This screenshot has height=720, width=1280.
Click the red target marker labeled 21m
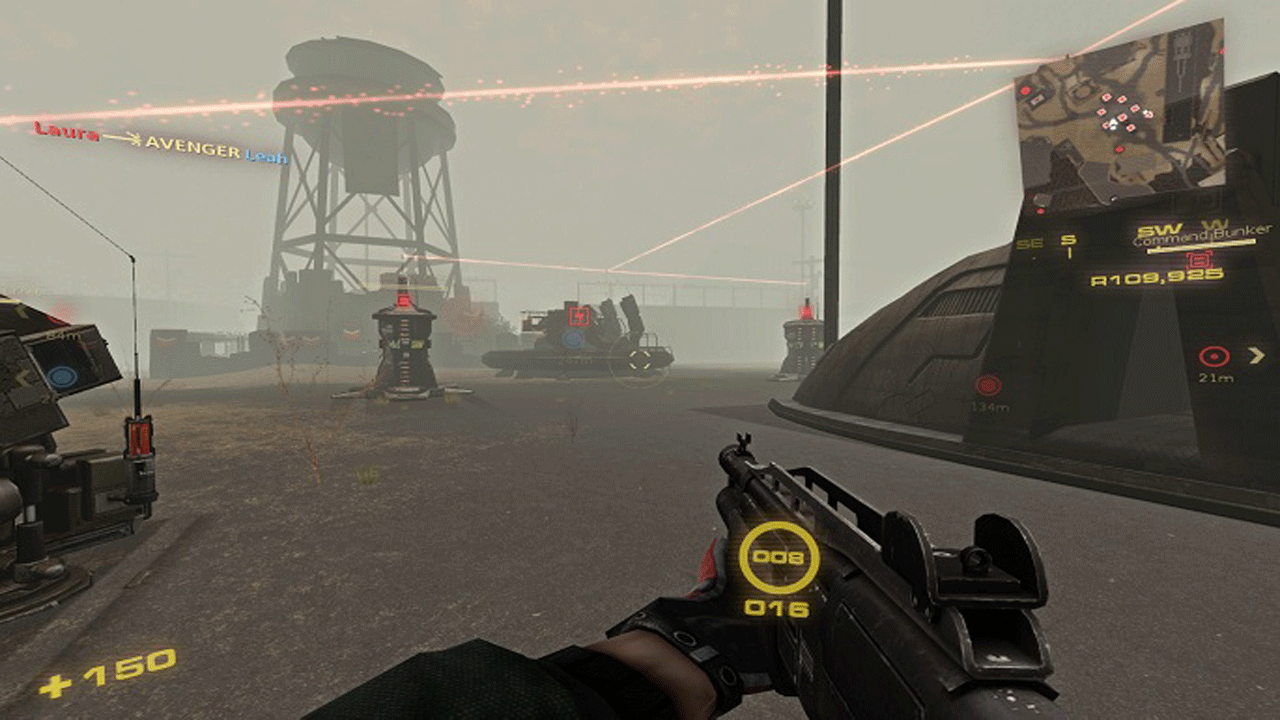point(1213,356)
